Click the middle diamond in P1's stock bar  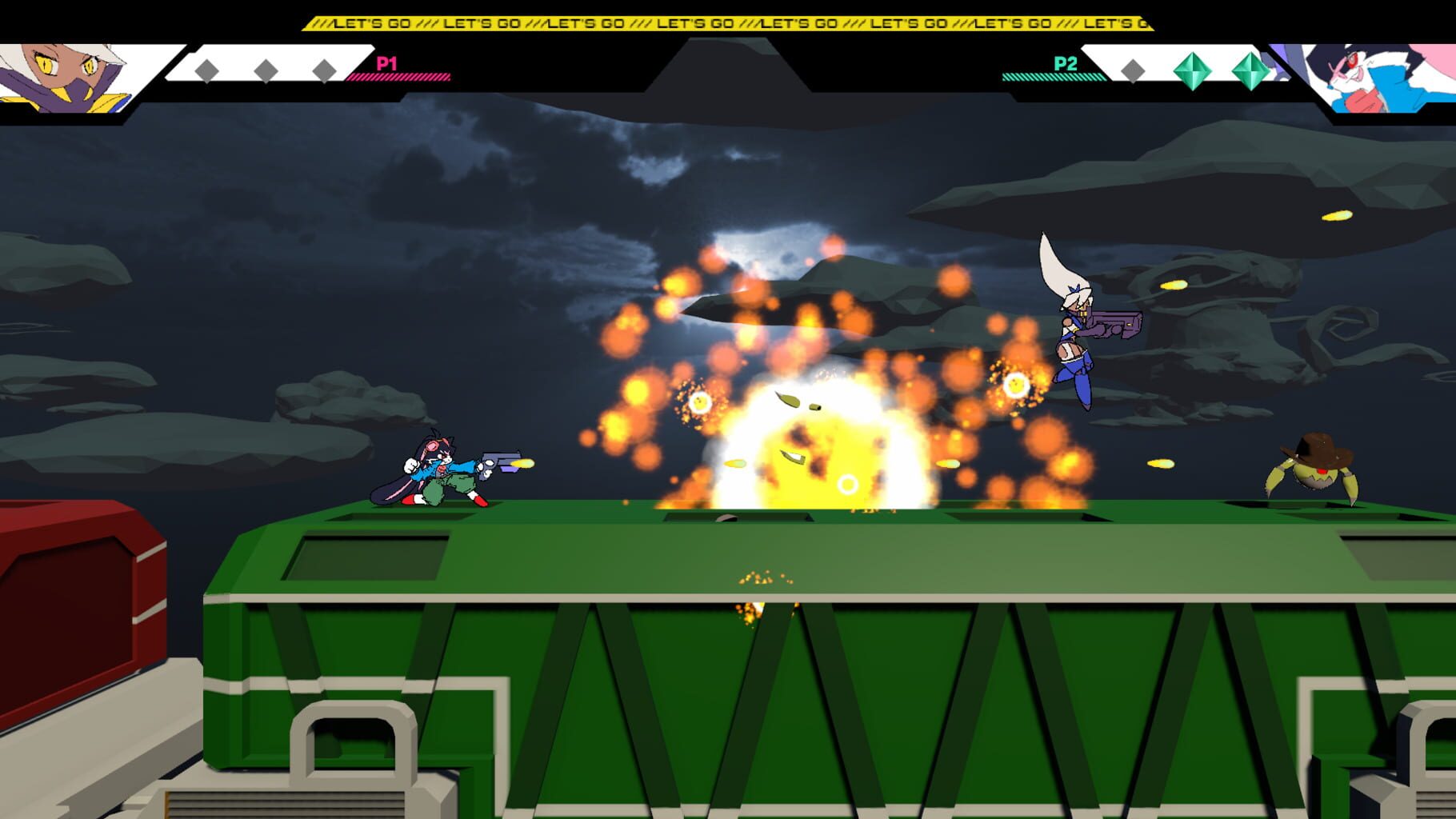coord(264,70)
